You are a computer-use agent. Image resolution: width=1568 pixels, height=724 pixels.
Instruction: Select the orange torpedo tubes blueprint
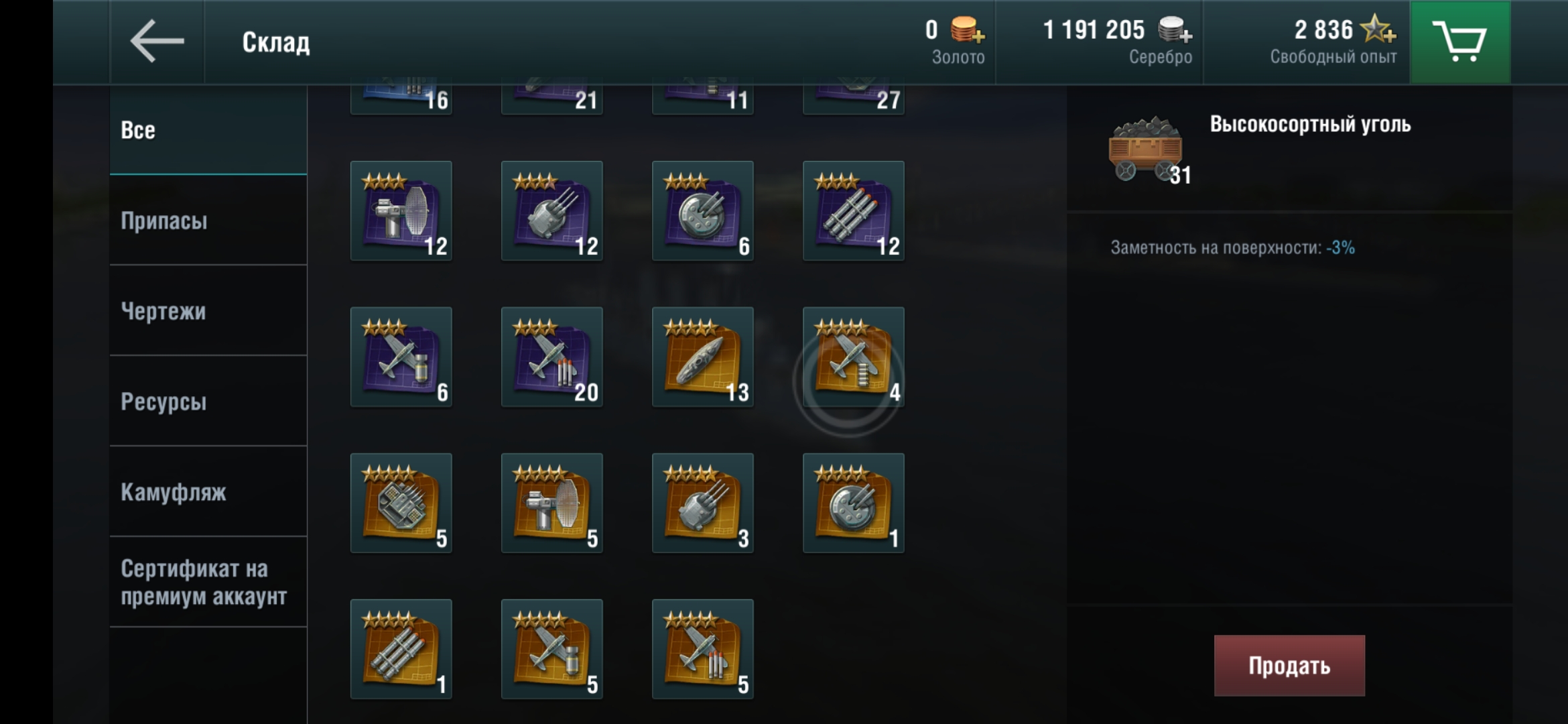coord(401,650)
